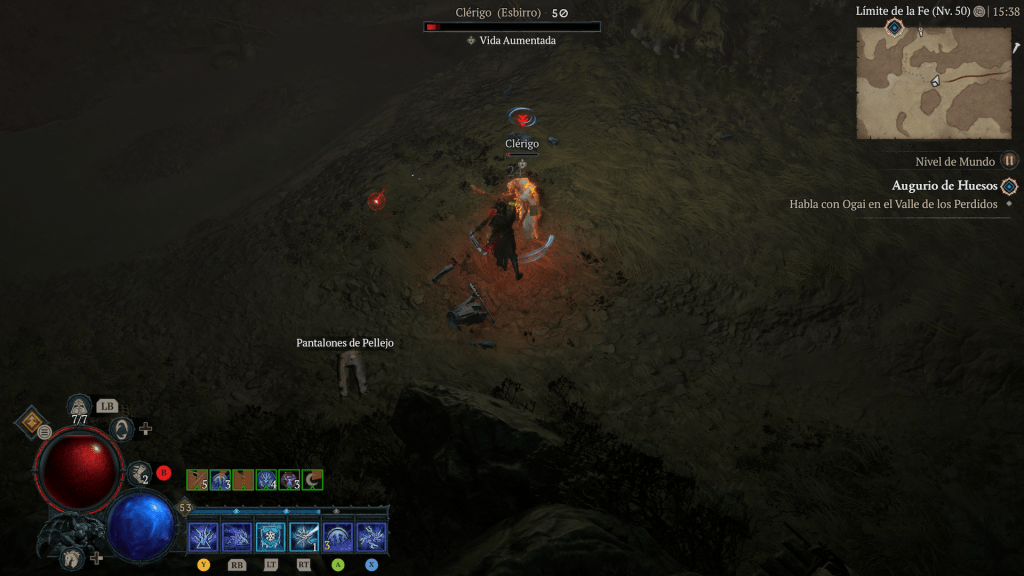This screenshot has height=576, width=1024.
Task: Activate the evade boot icon
Action: 139,472
